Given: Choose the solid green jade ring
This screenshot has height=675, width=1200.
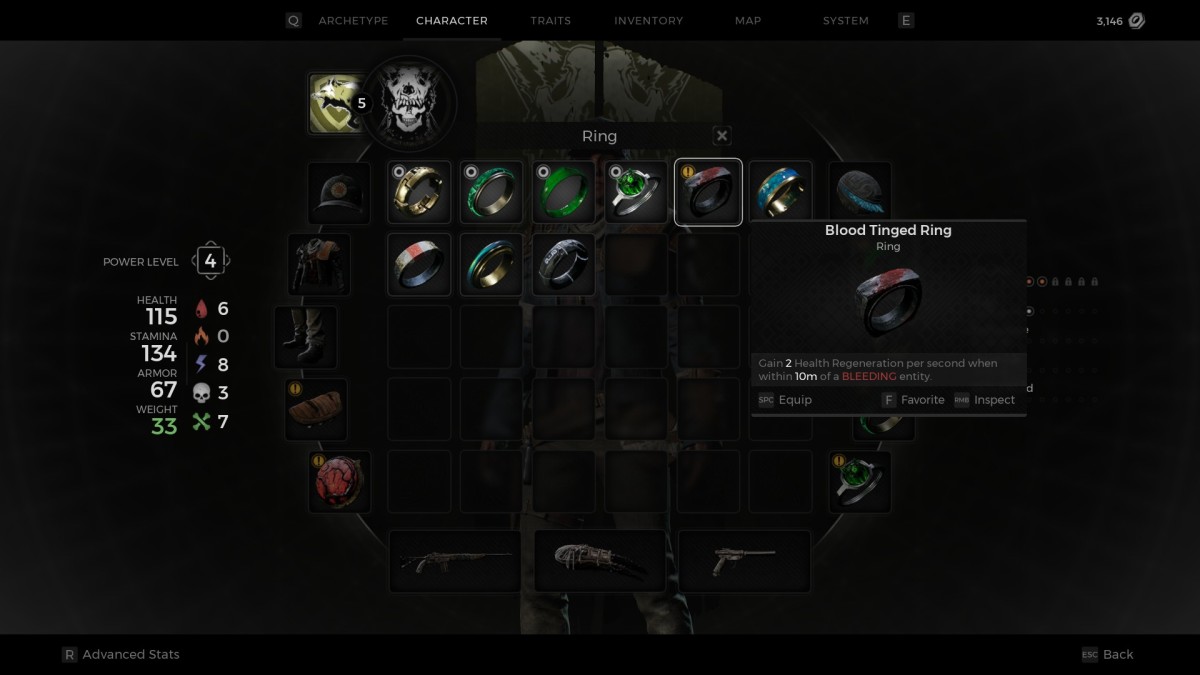Looking at the screenshot, I should pos(564,192).
